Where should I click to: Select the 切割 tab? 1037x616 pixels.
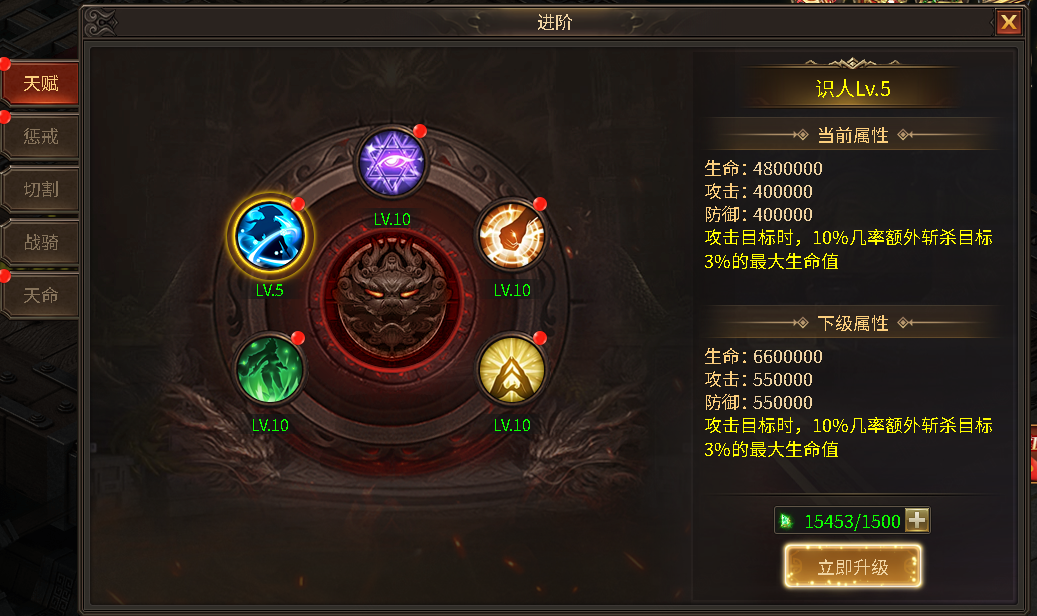point(40,189)
